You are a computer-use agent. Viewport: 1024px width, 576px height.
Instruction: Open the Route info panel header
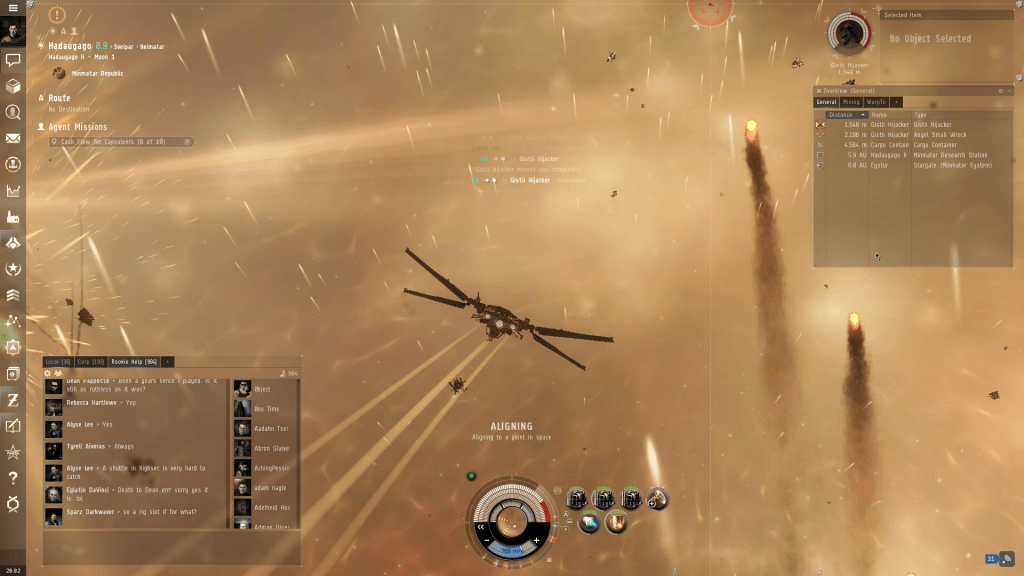pyautogui.click(x=60, y=98)
